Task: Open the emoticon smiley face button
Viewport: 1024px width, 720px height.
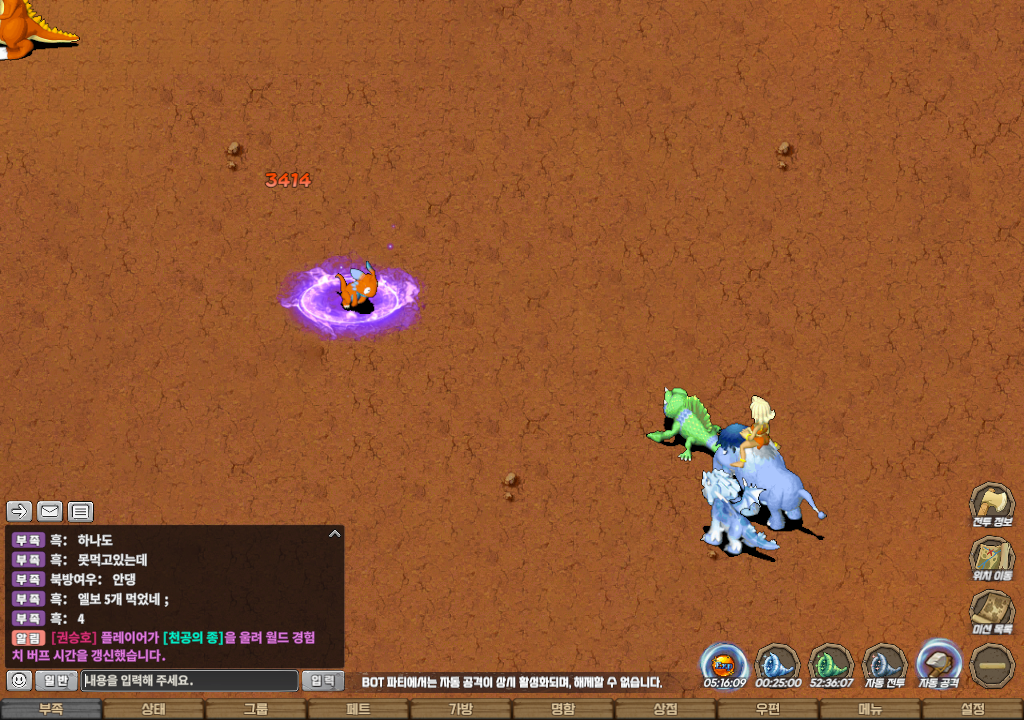Action: coord(19,681)
